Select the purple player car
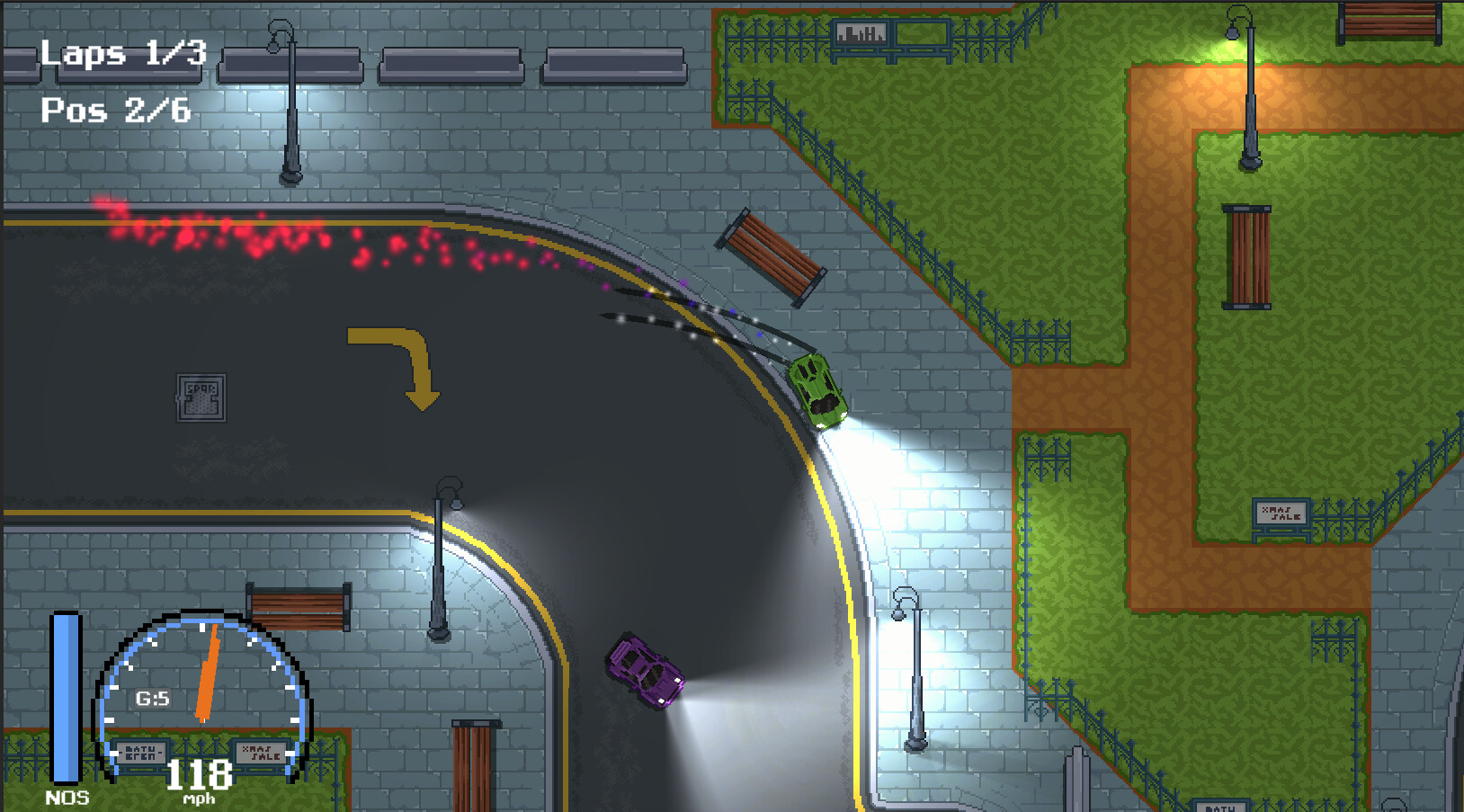Image resolution: width=1464 pixels, height=812 pixels. [643, 670]
